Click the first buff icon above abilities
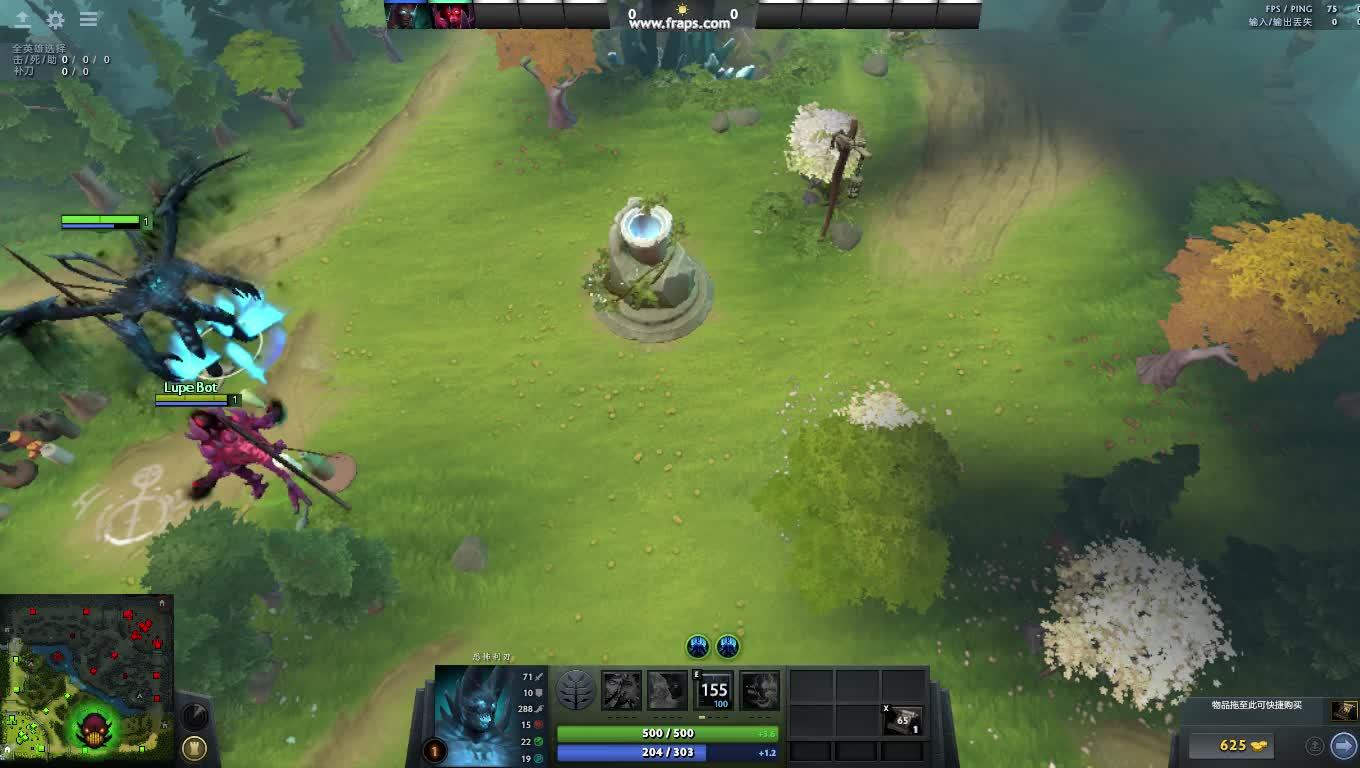1360x768 pixels. (698, 647)
